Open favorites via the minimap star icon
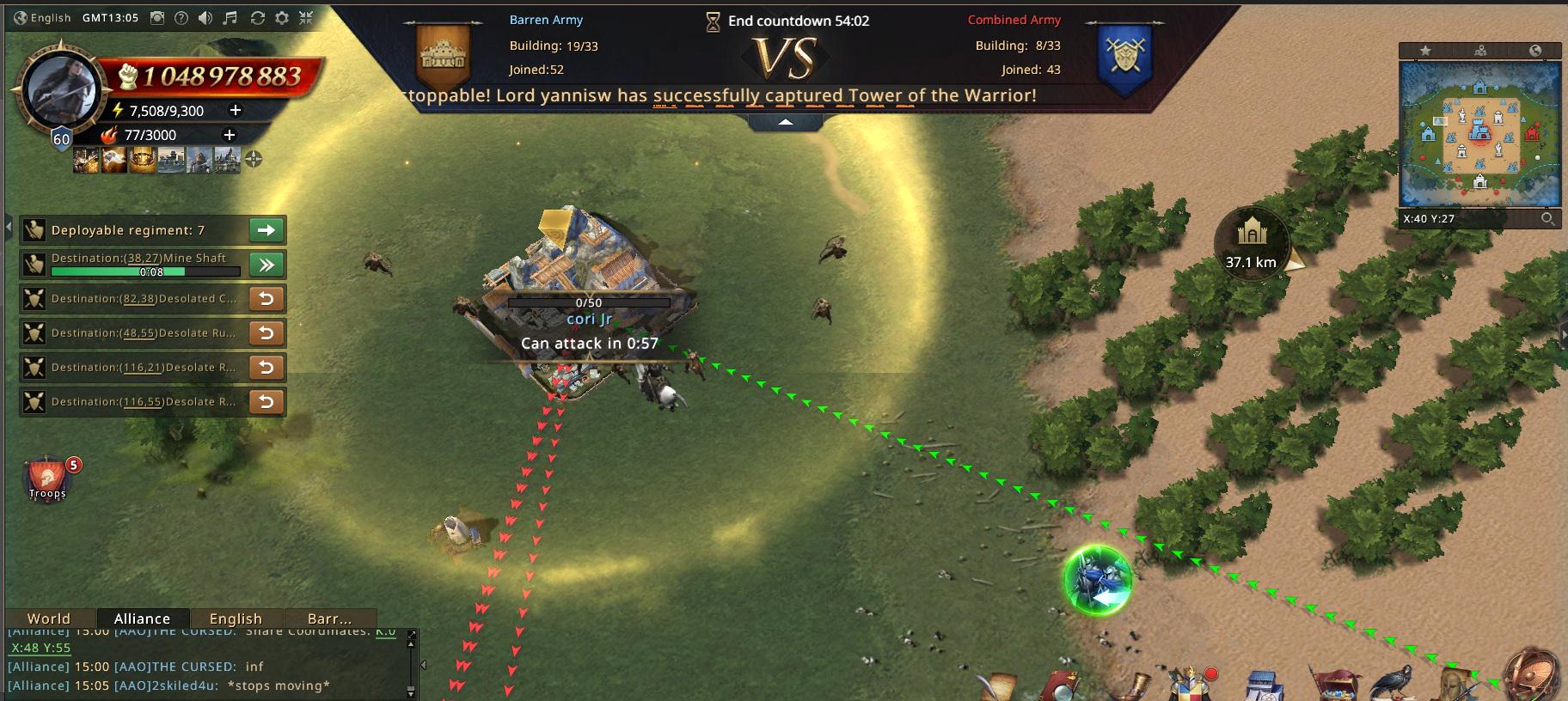 (1425, 51)
